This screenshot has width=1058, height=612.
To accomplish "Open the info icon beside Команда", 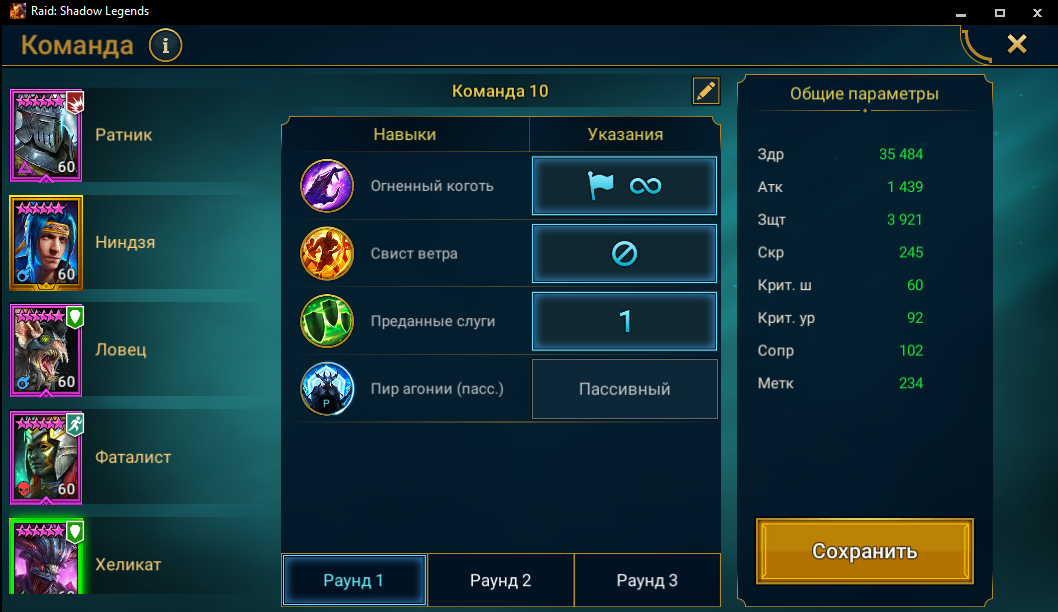I will click(x=166, y=45).
